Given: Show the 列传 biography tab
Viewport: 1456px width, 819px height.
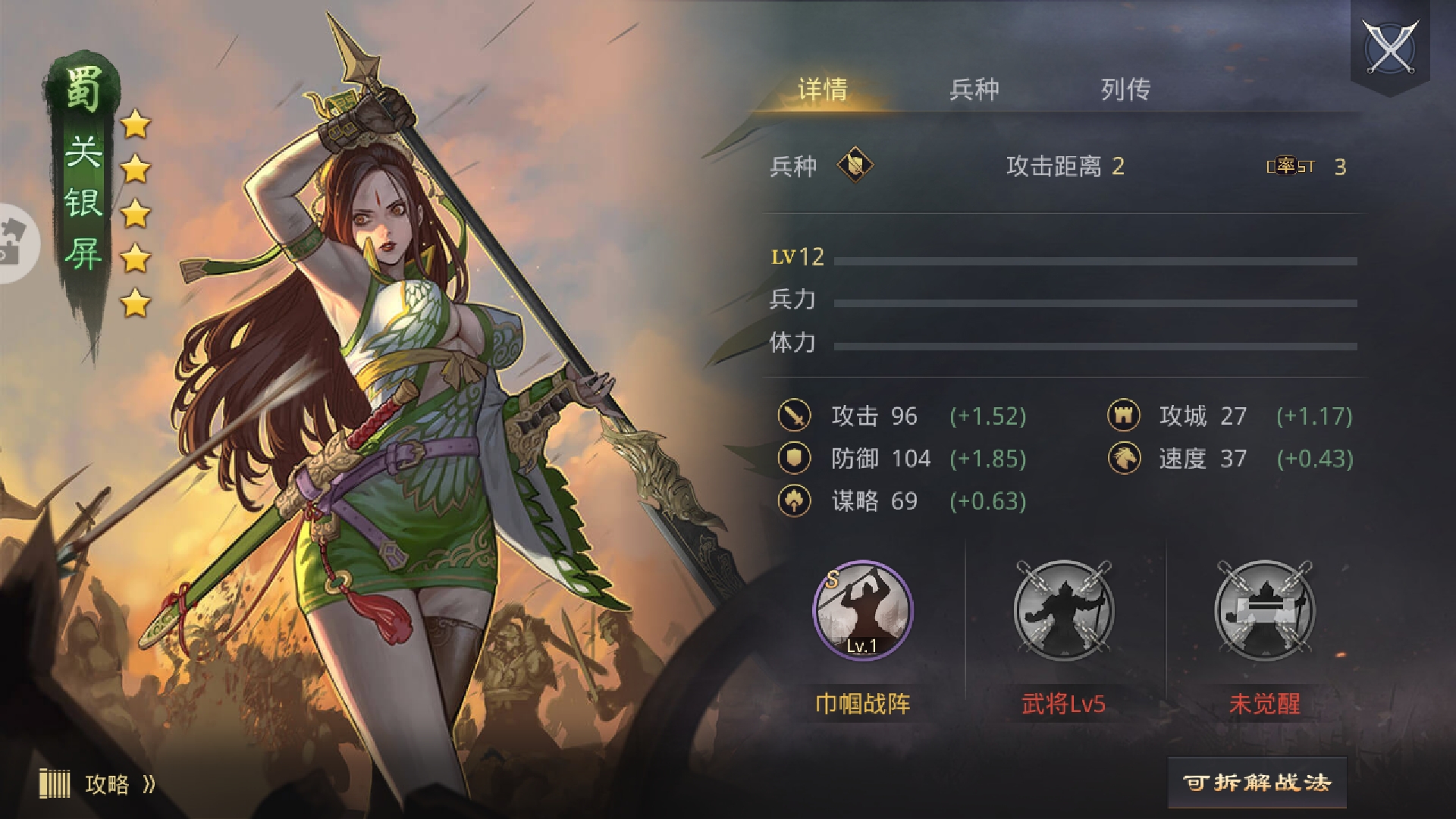Looking at the screenshot, I should (x=1125, y=89).
